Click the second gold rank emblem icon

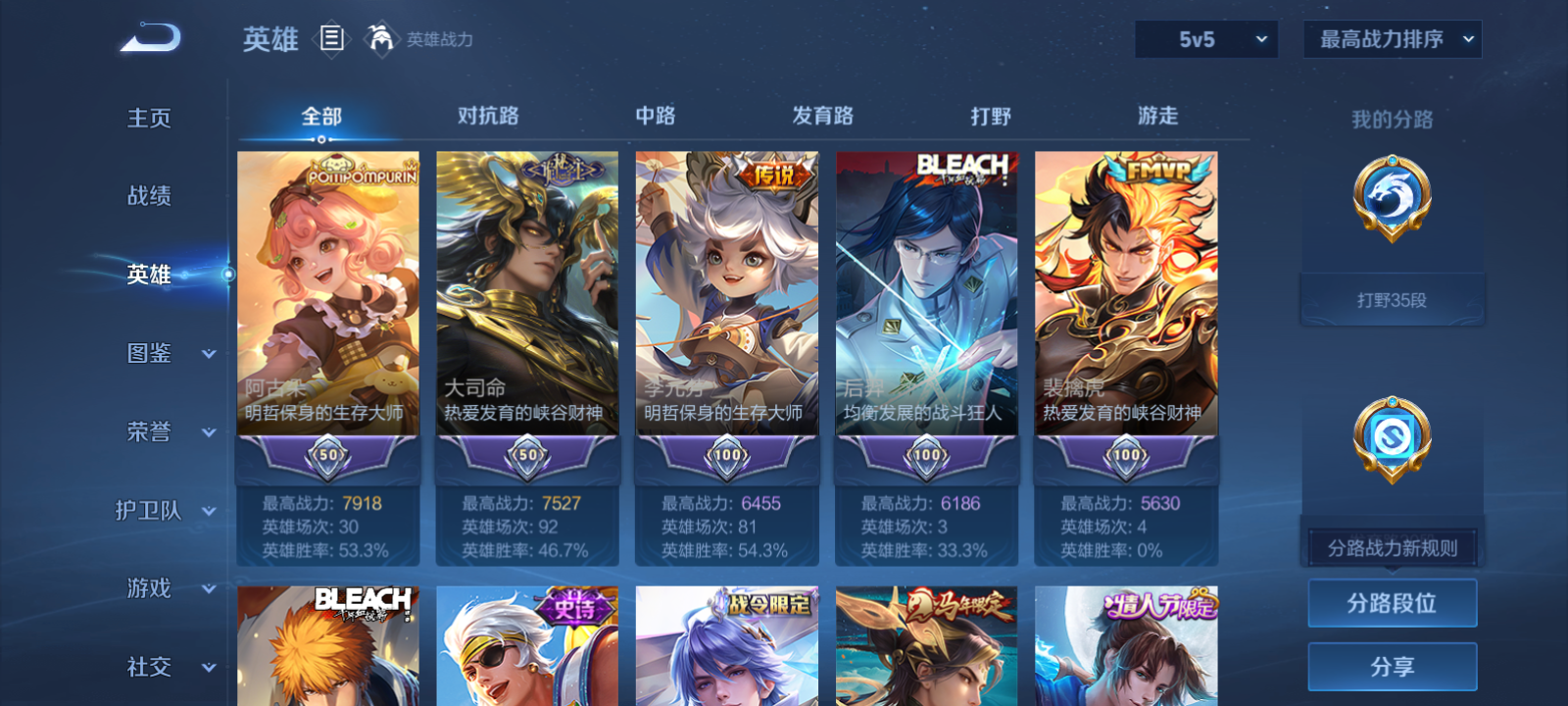1392,439
